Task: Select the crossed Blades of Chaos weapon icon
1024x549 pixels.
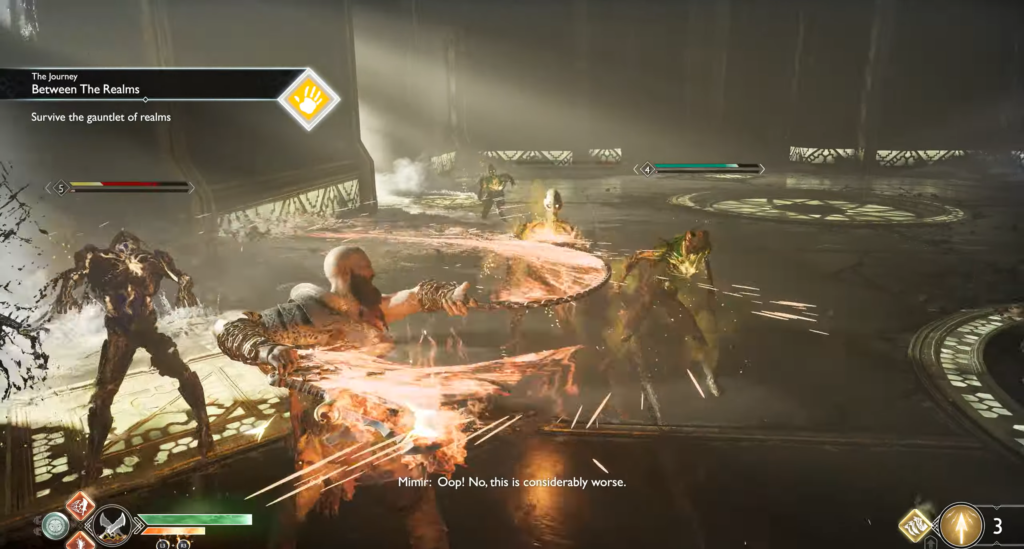Action: 110,525
